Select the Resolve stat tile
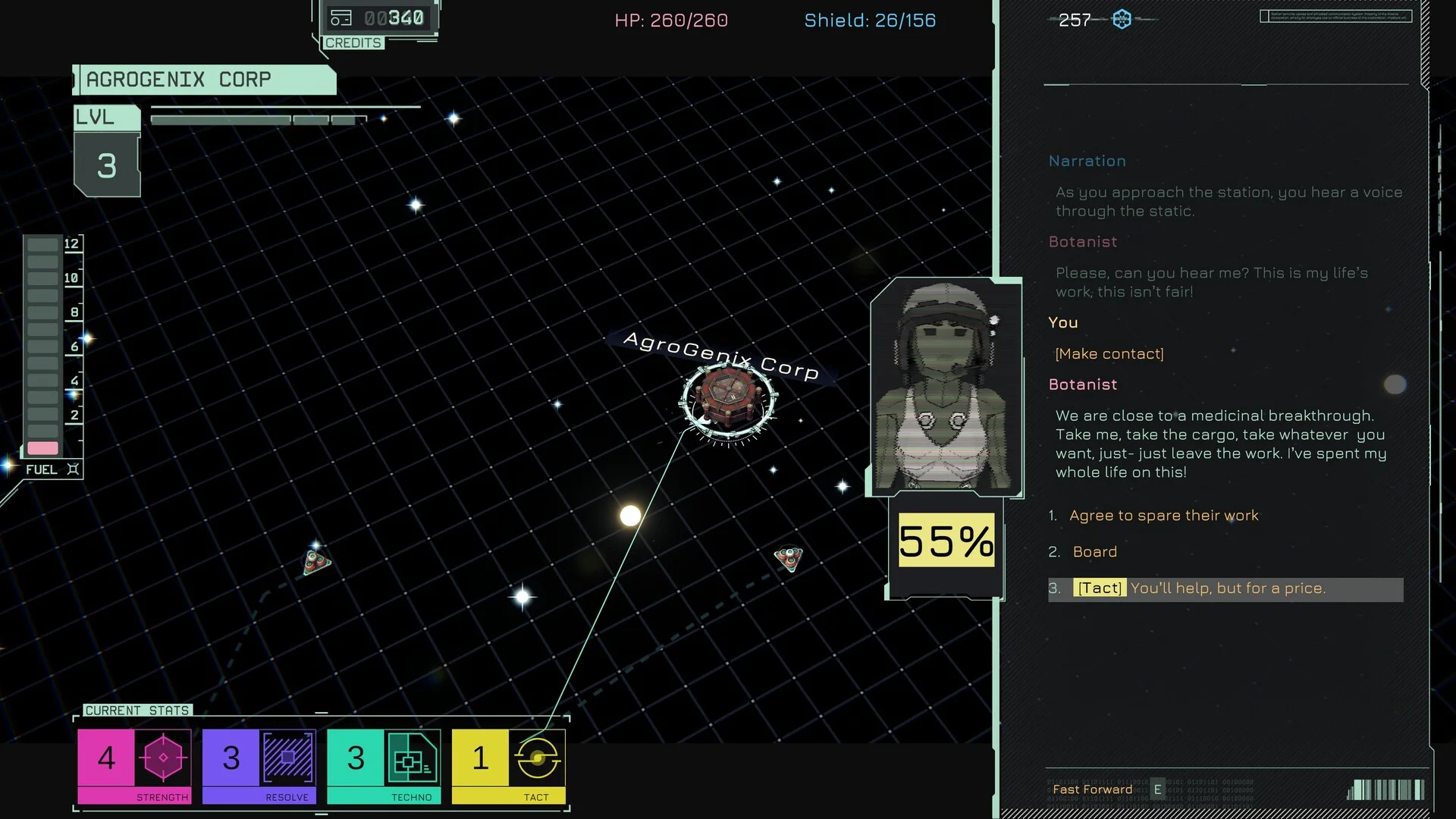 click(259, 765)
